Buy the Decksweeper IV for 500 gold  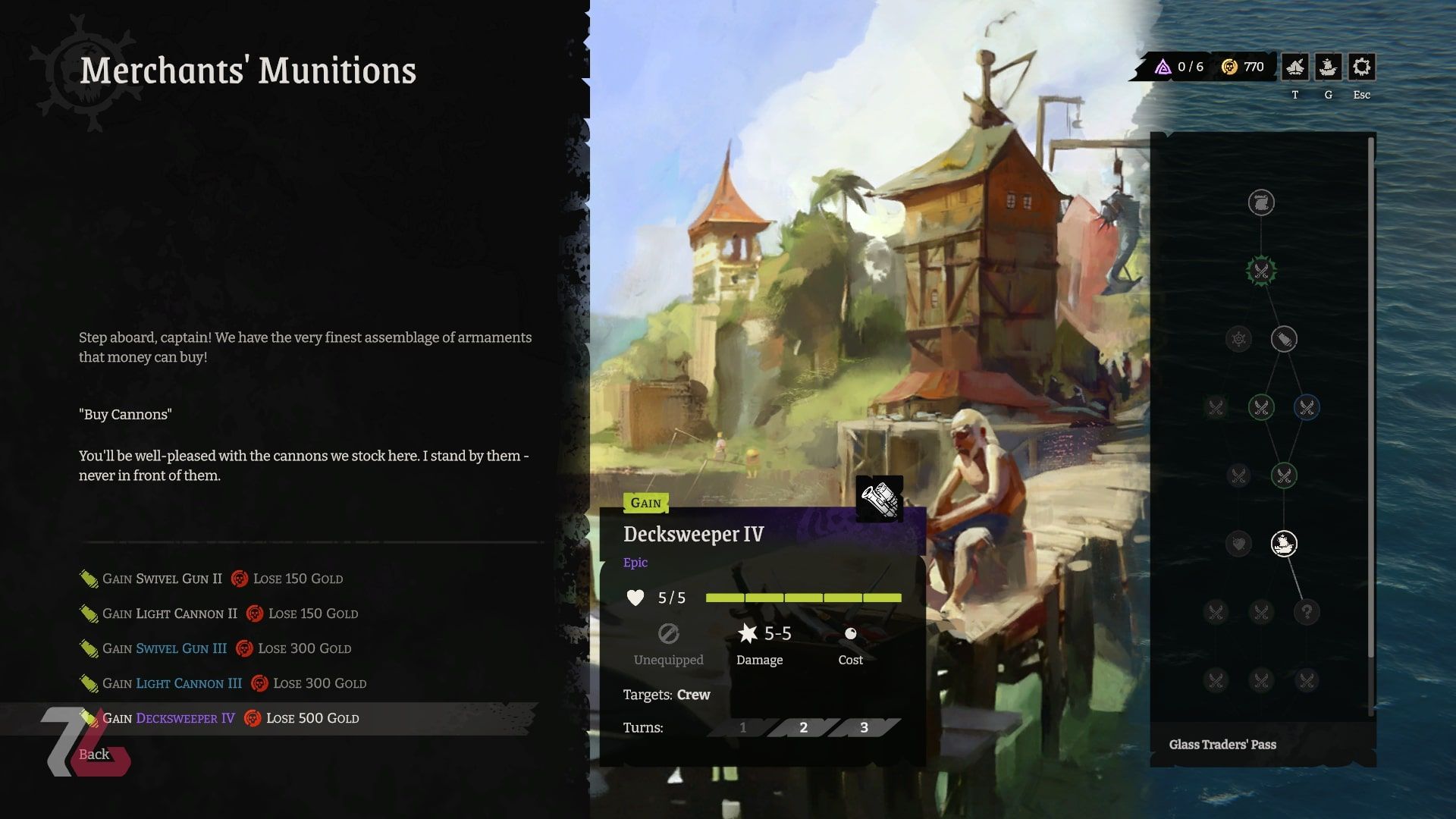pos(219,718)
